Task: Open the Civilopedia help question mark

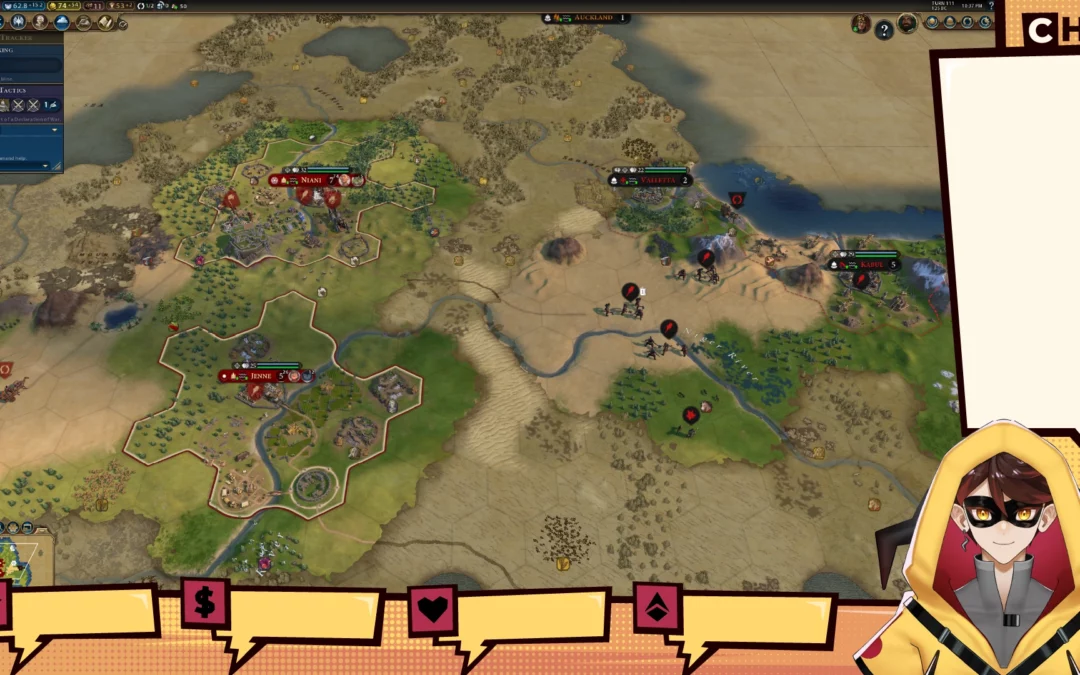Action: coord(990,6)
